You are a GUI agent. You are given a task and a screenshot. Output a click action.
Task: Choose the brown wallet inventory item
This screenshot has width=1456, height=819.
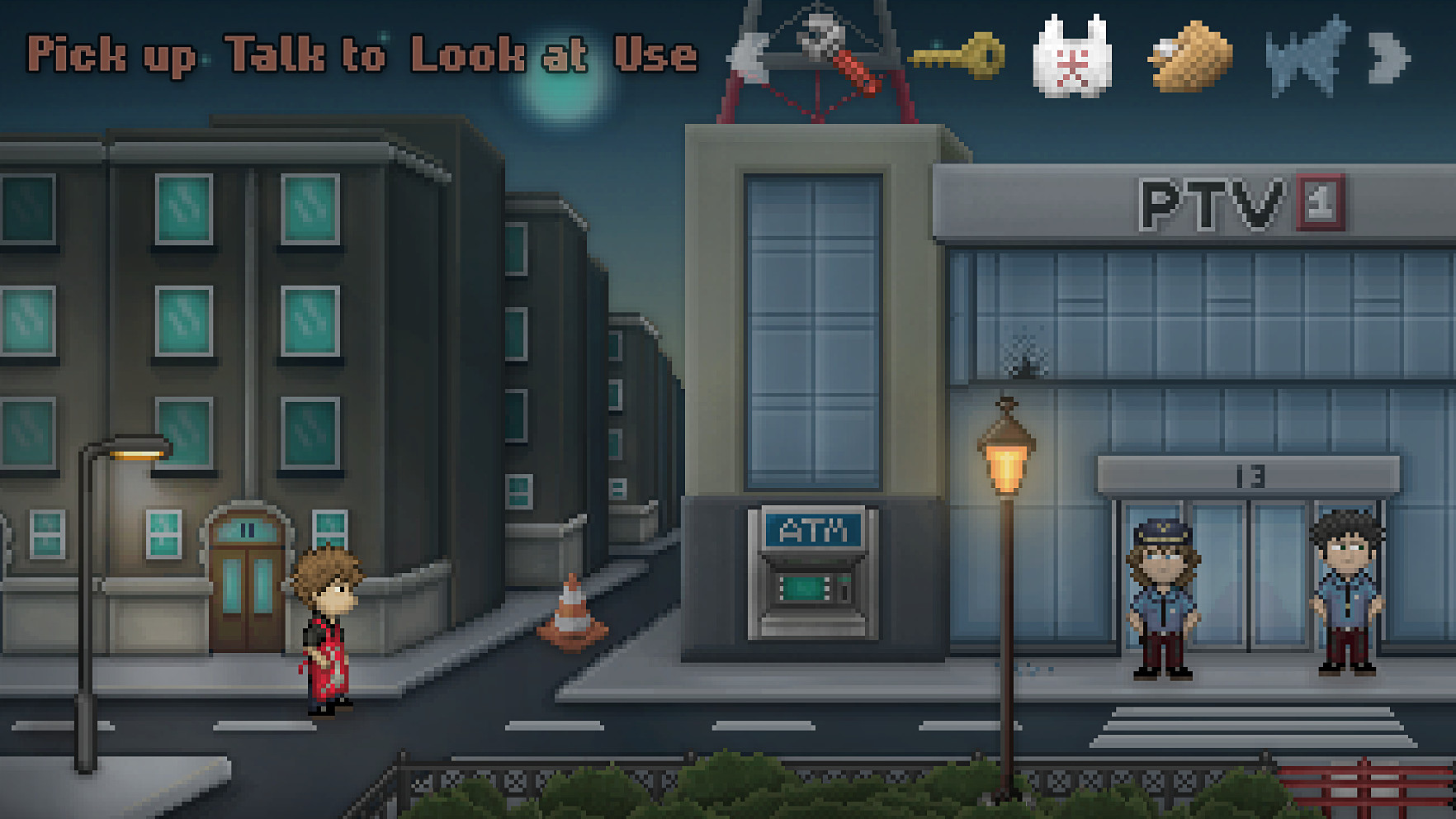(1189, 58)
